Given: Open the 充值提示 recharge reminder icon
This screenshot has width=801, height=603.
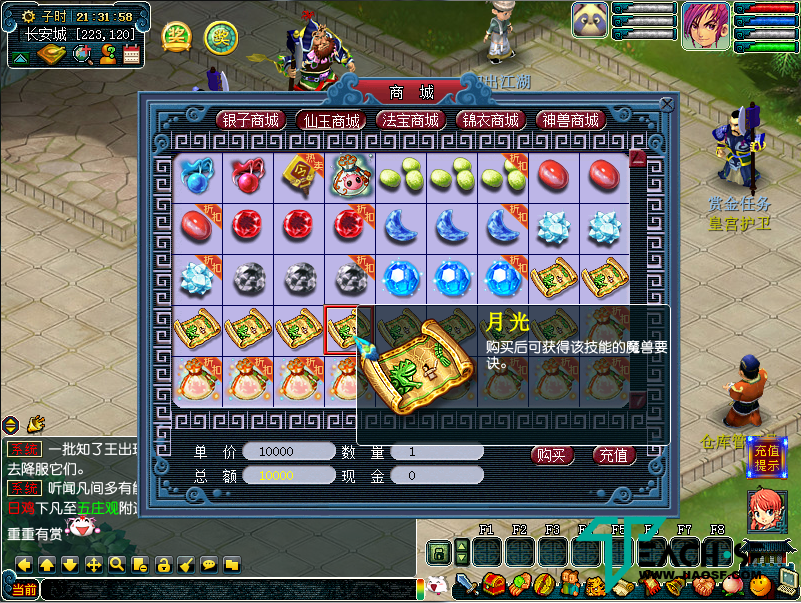Looking at the screenshot, I should [766, 458].
